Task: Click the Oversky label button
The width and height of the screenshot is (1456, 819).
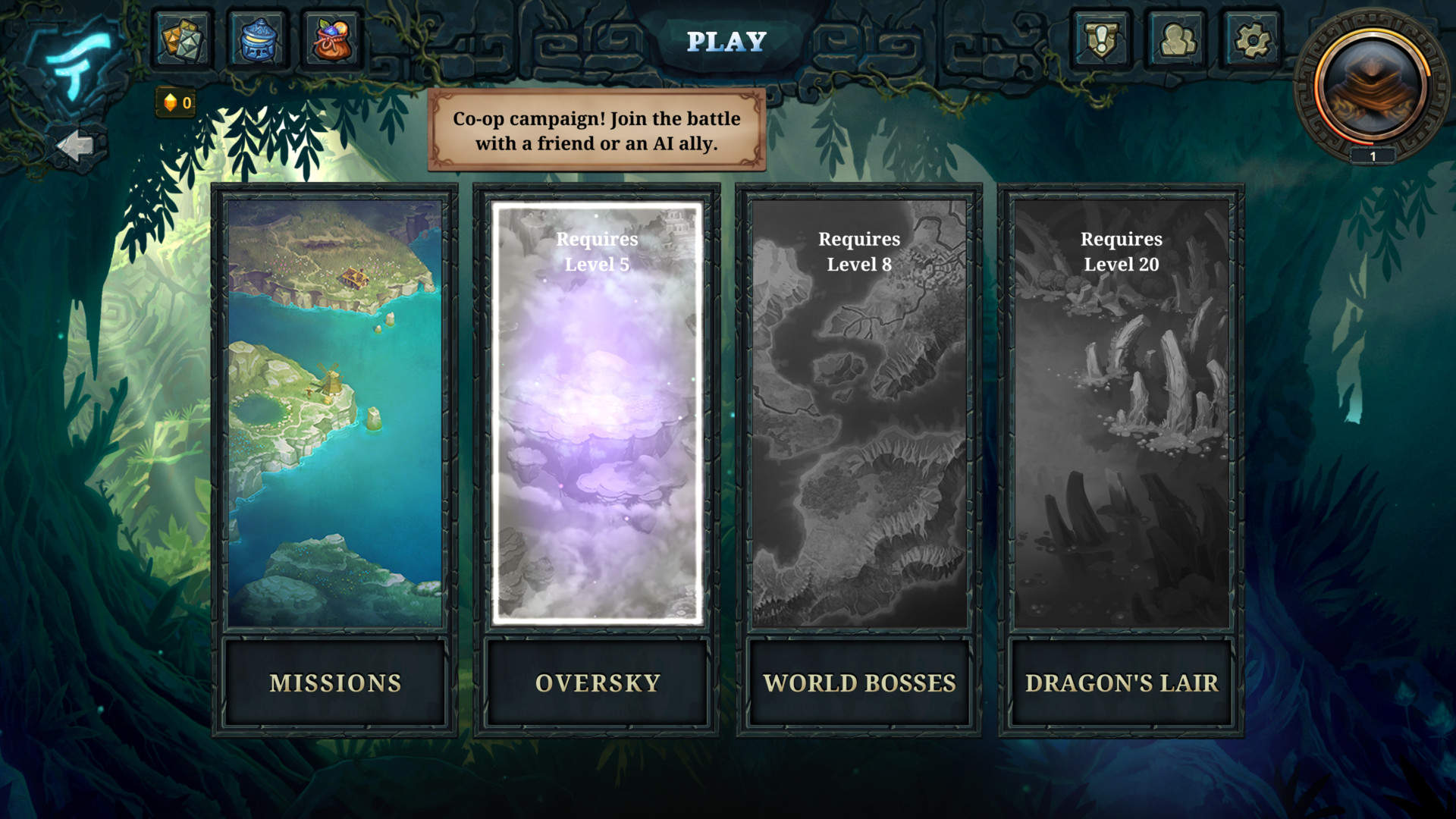Action: pos(597,682)
